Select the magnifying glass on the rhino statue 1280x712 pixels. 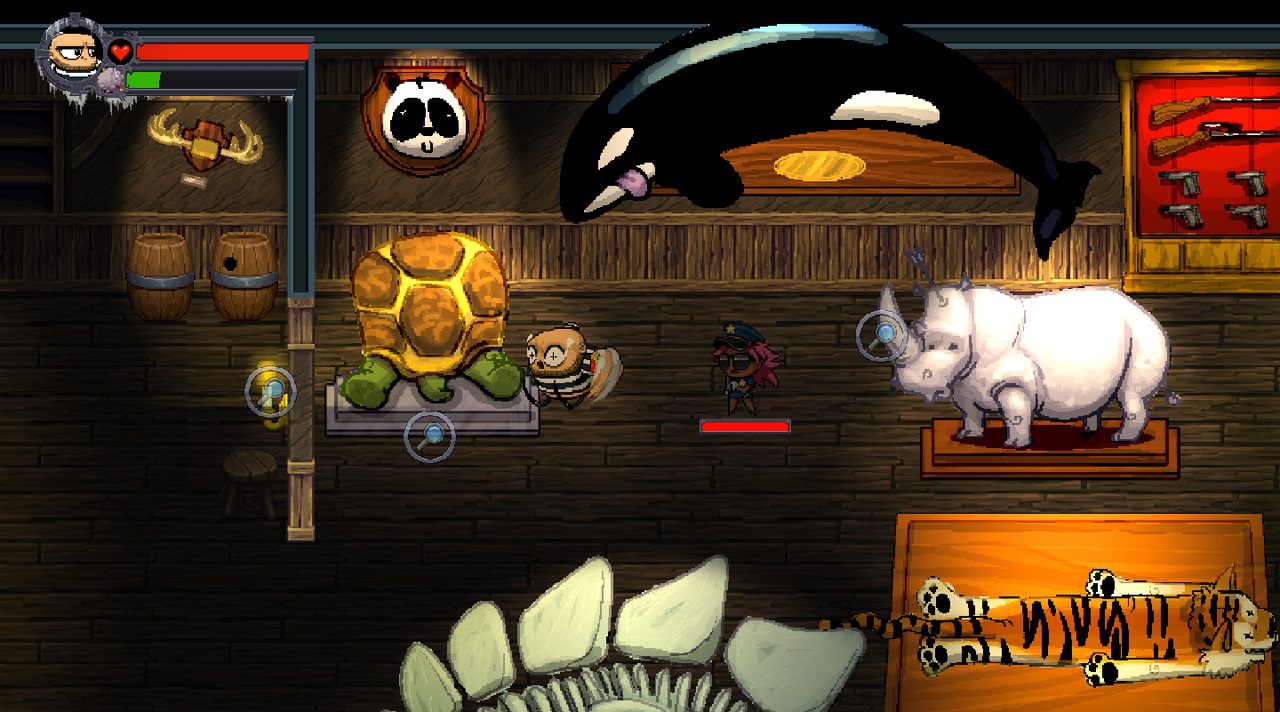tap(883, 336)
